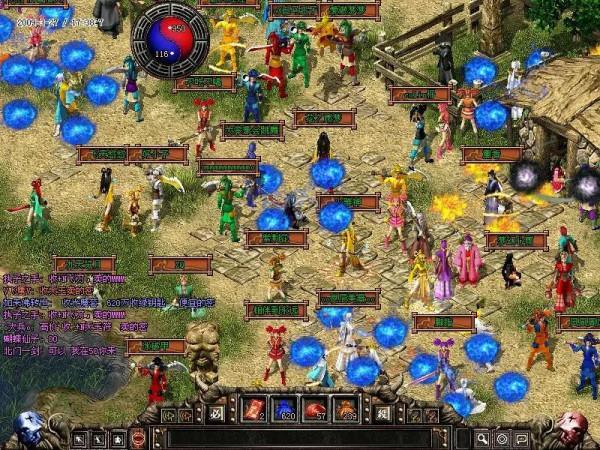This screenshot has height=450, width=600.
Task: Open the chat bubble button in the bottom bar
Action: click(521, 438)
